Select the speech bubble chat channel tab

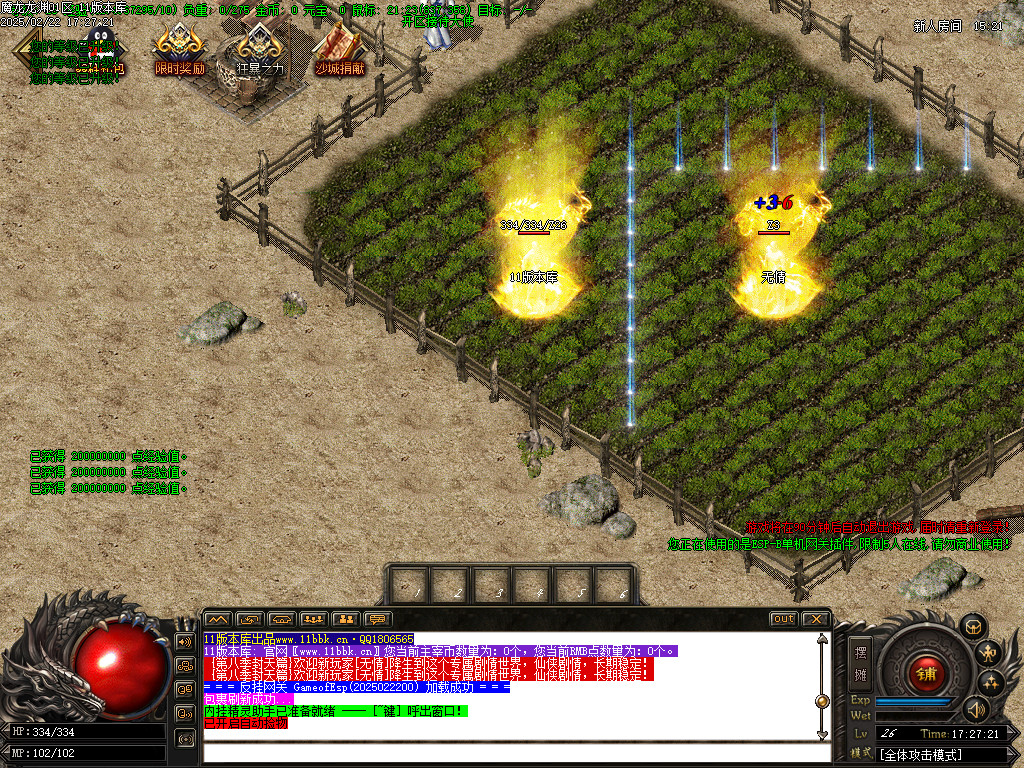click(x=377, y=619)
